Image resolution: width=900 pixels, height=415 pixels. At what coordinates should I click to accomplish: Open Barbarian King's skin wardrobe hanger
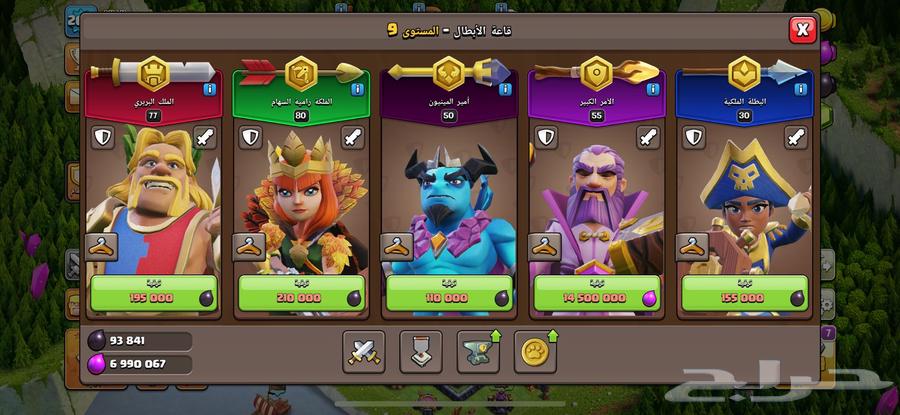pyautogui.click(x=102, y=245)
